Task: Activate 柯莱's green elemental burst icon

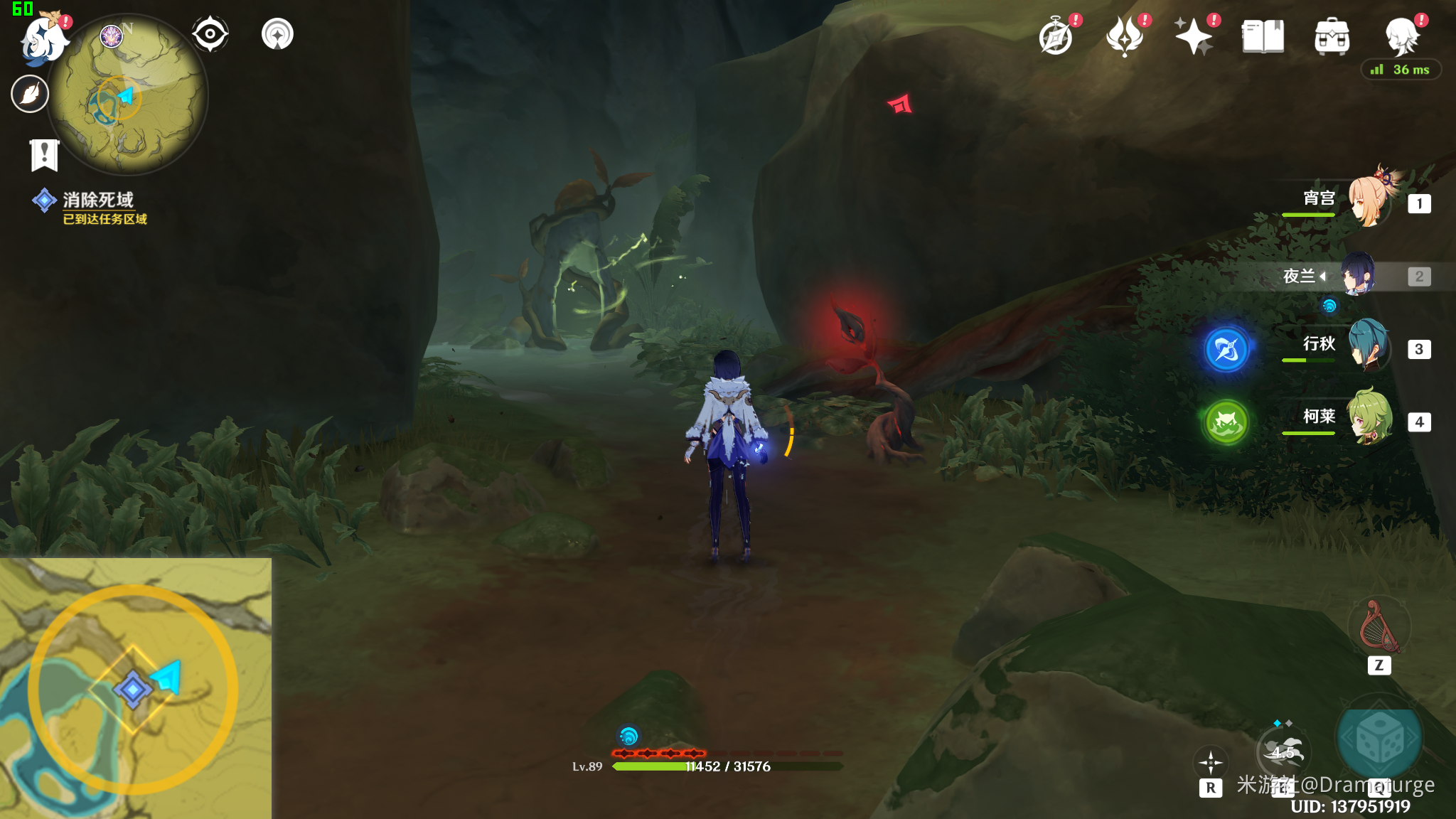Action: 1226,422
